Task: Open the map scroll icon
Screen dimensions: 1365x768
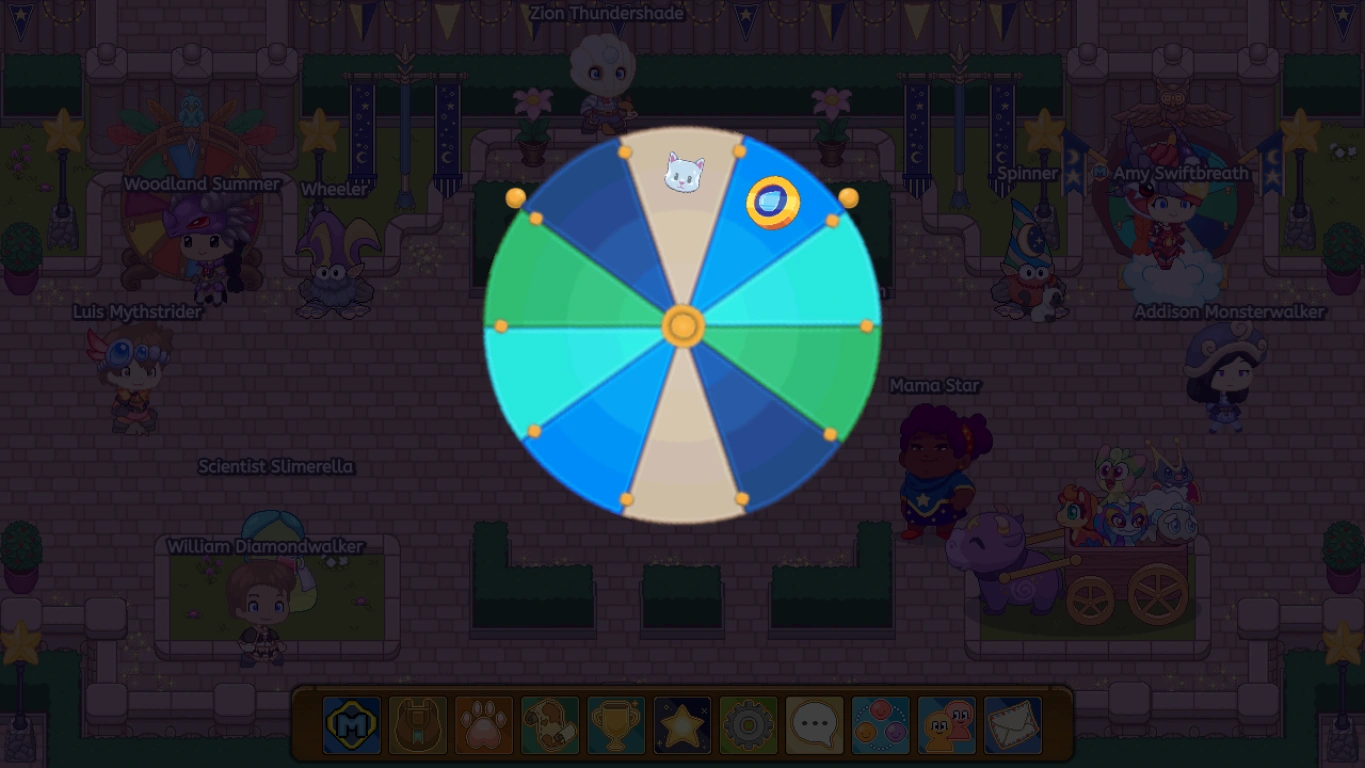Action: 547,725
